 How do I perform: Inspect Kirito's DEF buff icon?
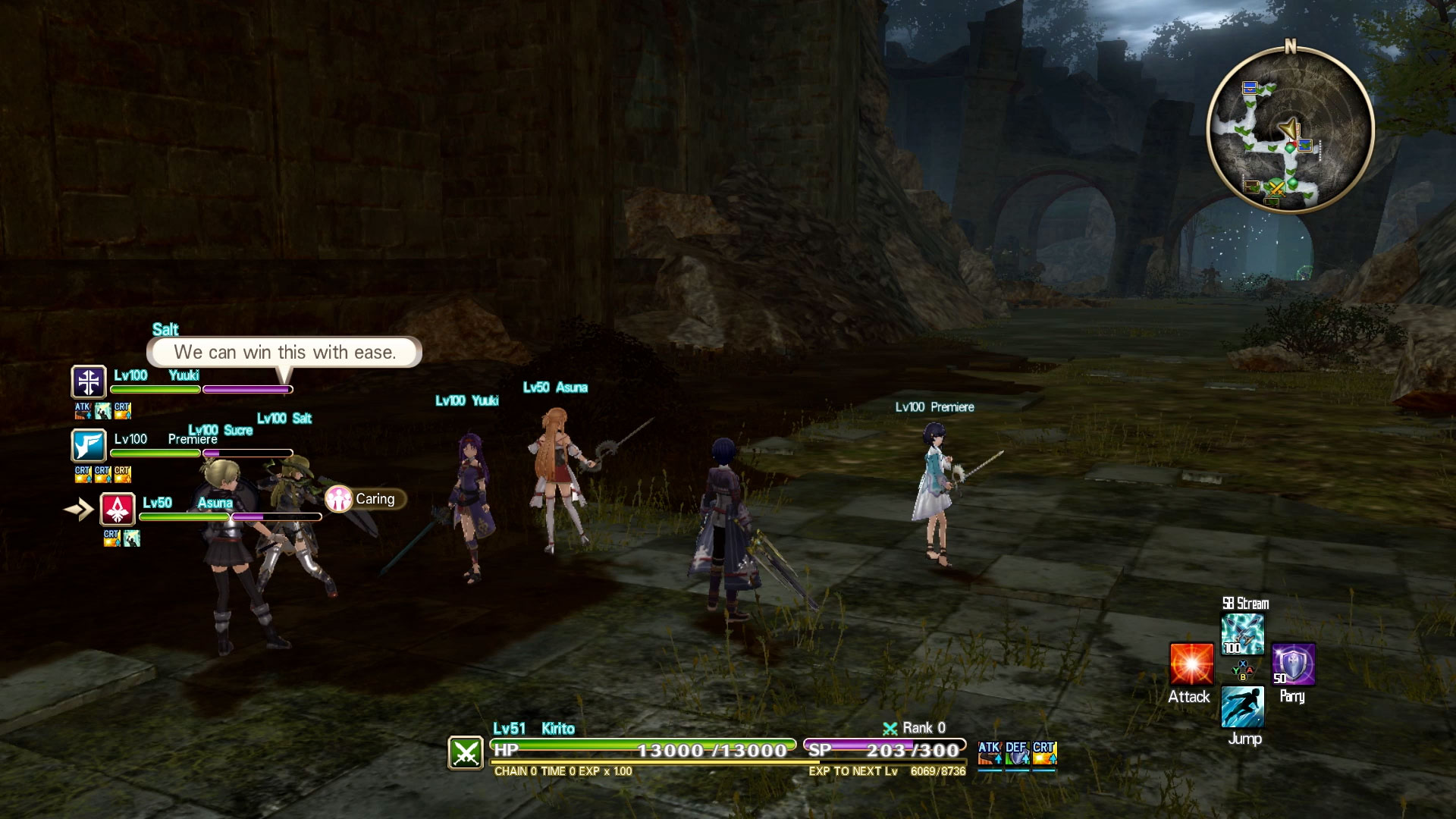pos(1017,753)
